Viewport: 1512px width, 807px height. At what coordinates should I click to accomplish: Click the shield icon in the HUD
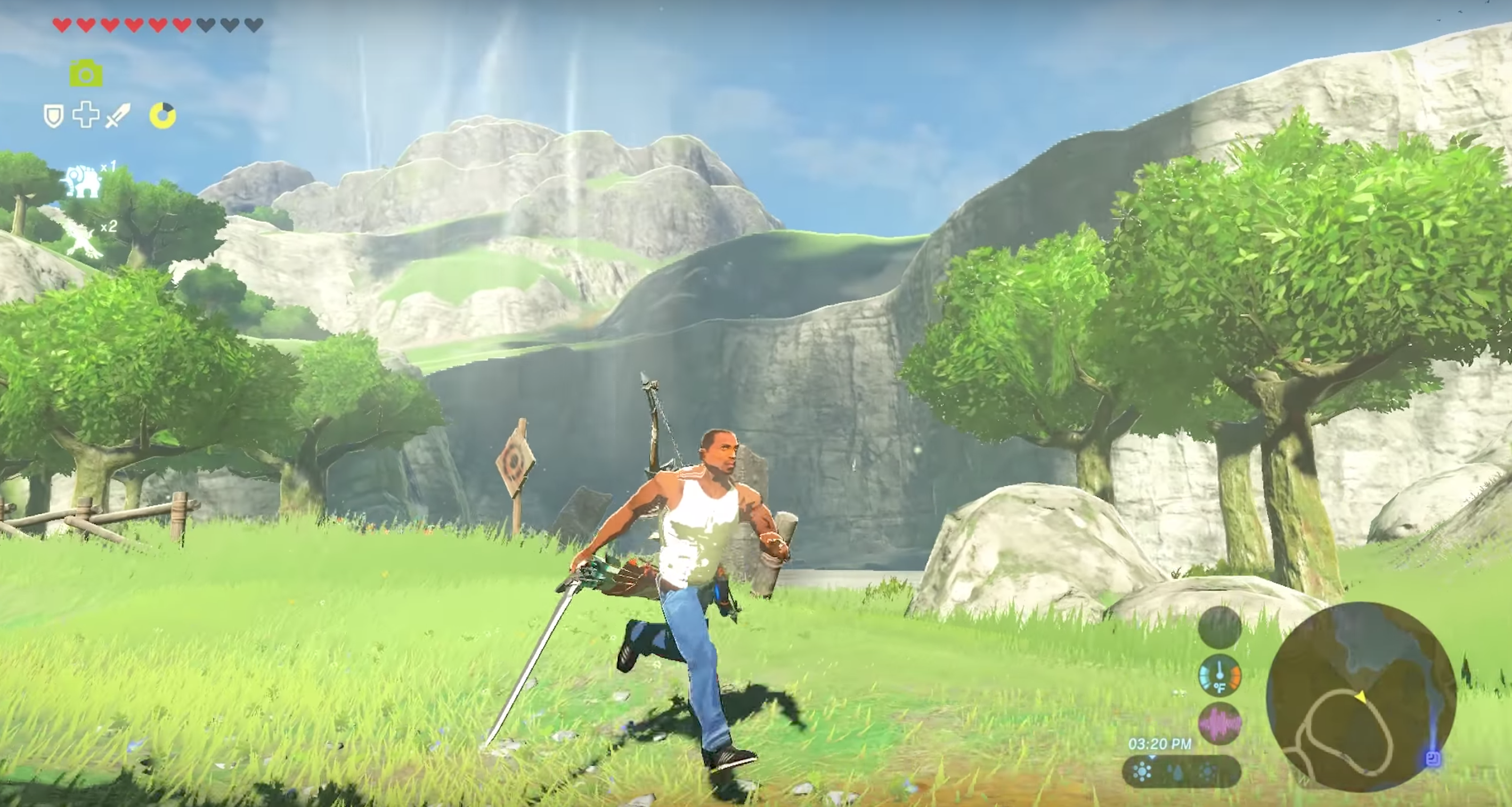click(53, 116)
